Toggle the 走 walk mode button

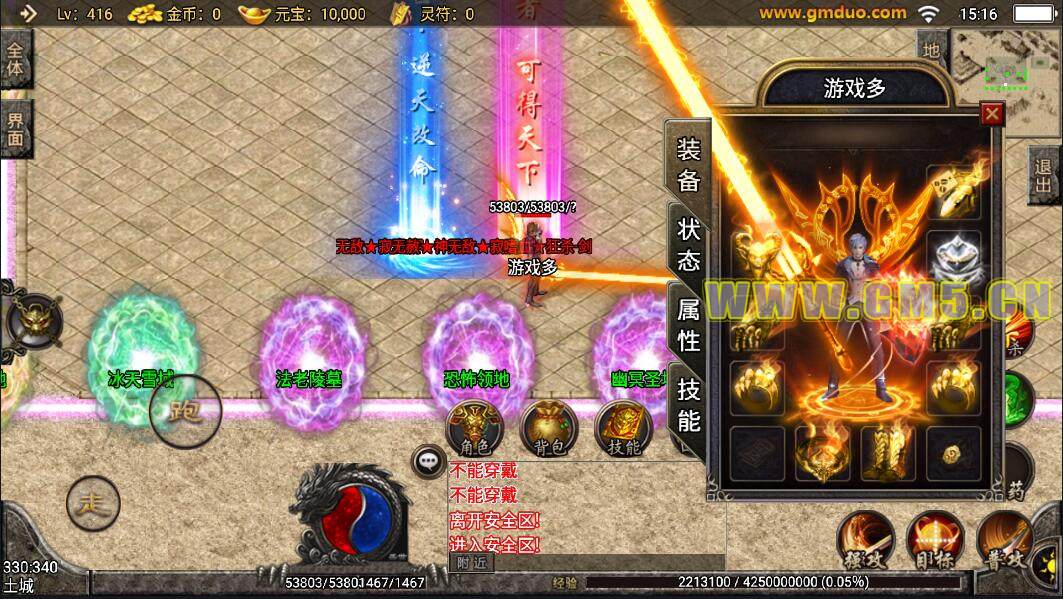(x=92, y=503)
